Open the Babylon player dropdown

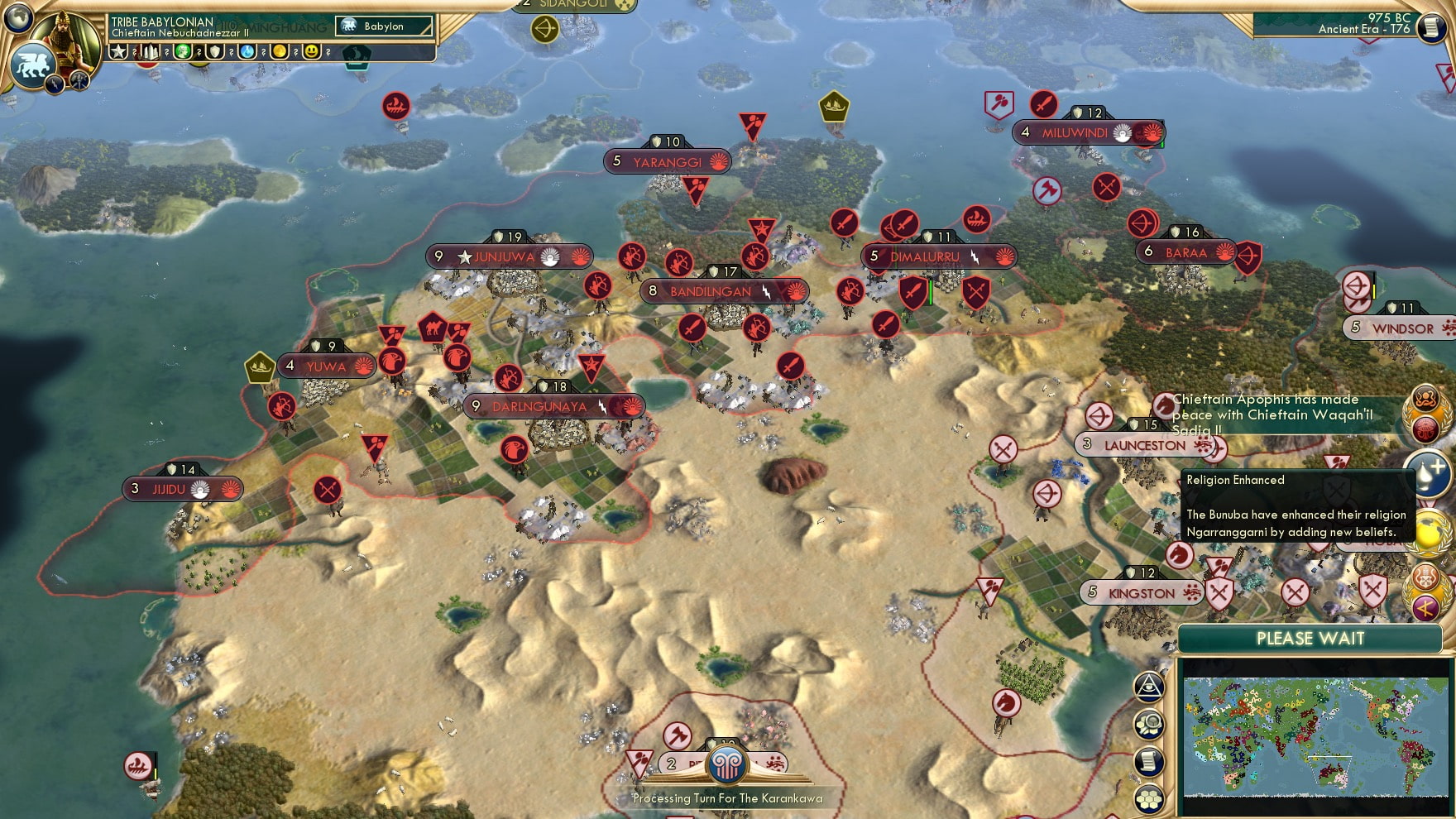[384, 26]
